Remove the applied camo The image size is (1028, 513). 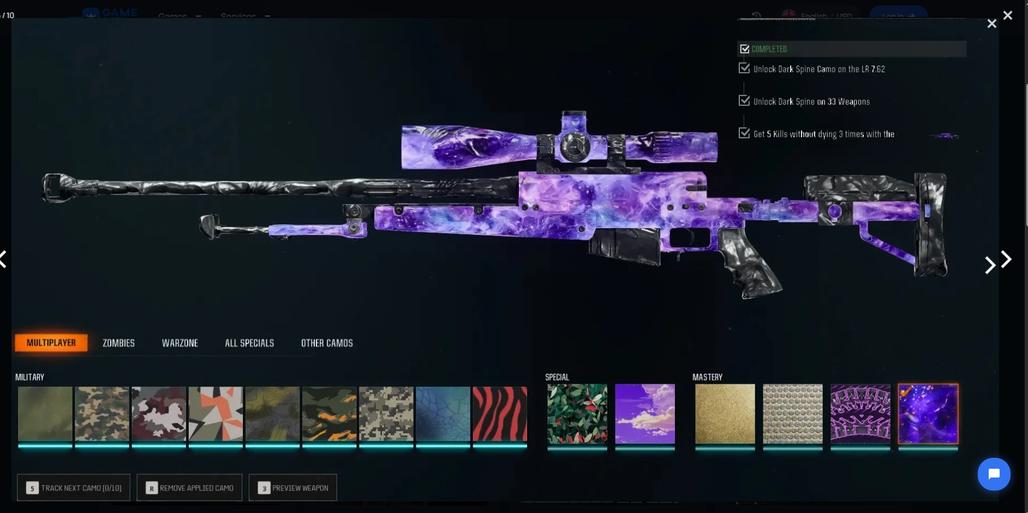click(x=189, y=488)
